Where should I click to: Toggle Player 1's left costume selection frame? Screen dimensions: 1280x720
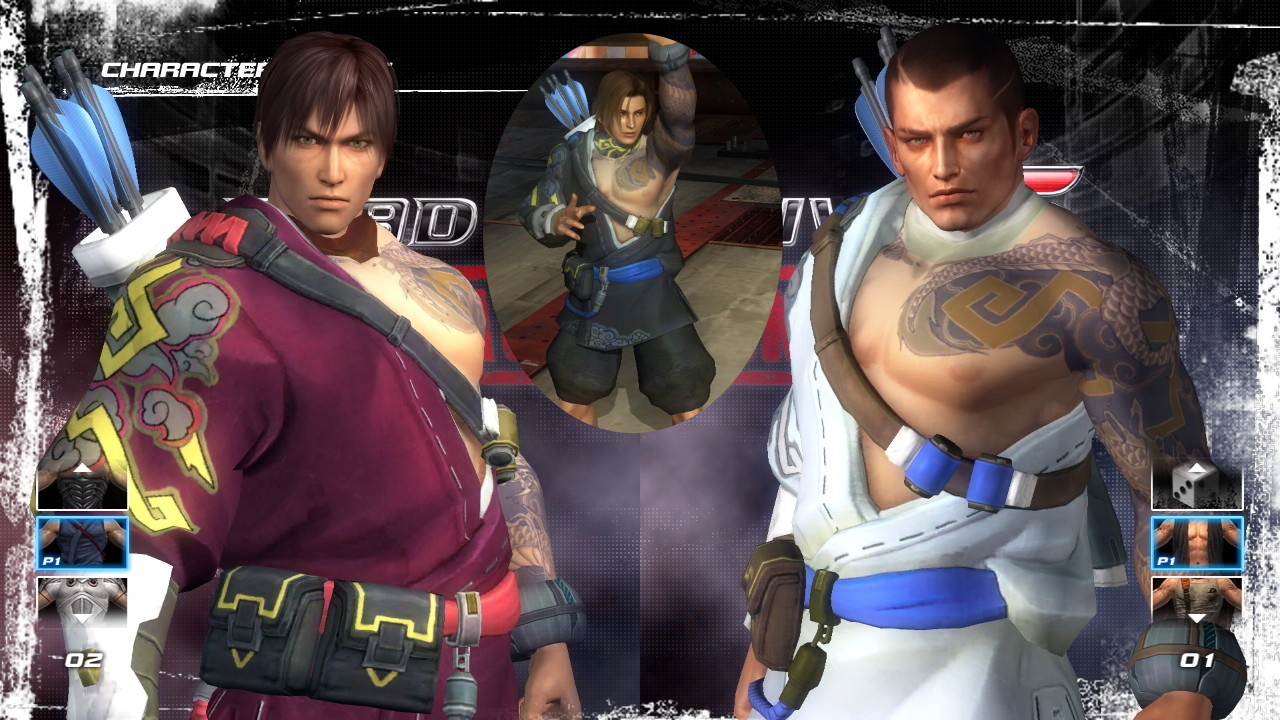point(82,542)
